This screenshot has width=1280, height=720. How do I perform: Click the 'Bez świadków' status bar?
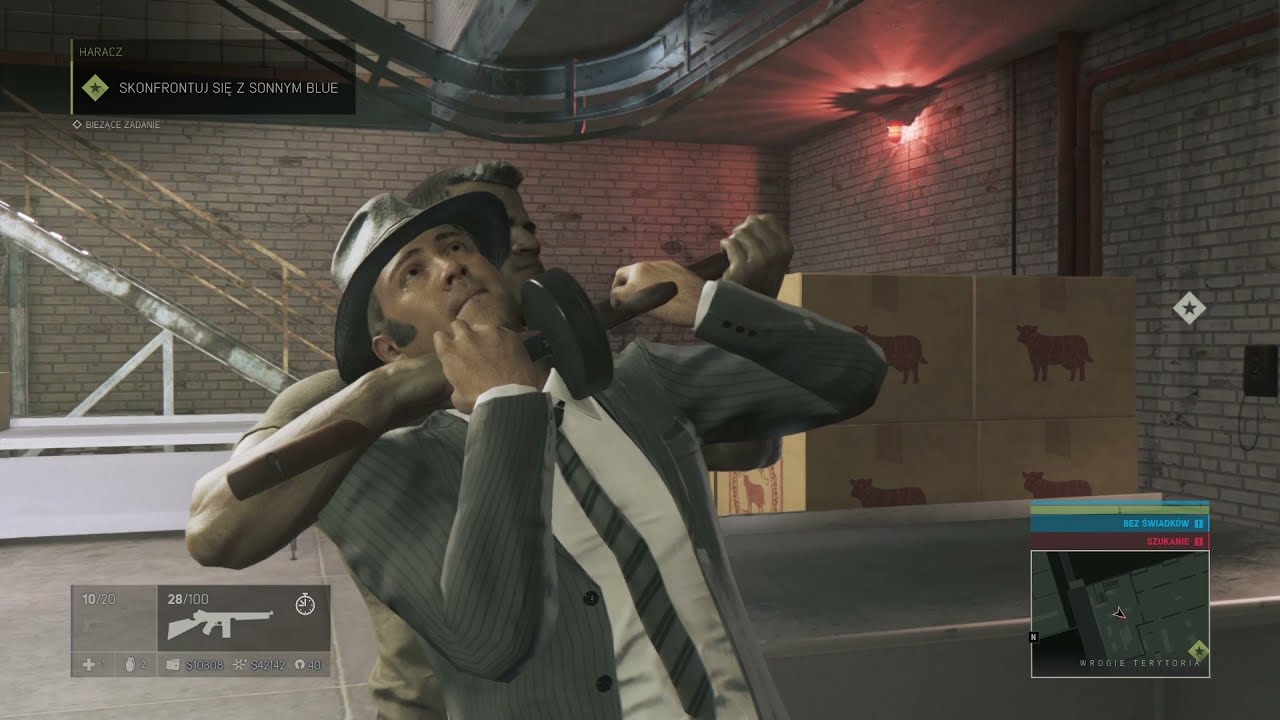[1119, 523]
